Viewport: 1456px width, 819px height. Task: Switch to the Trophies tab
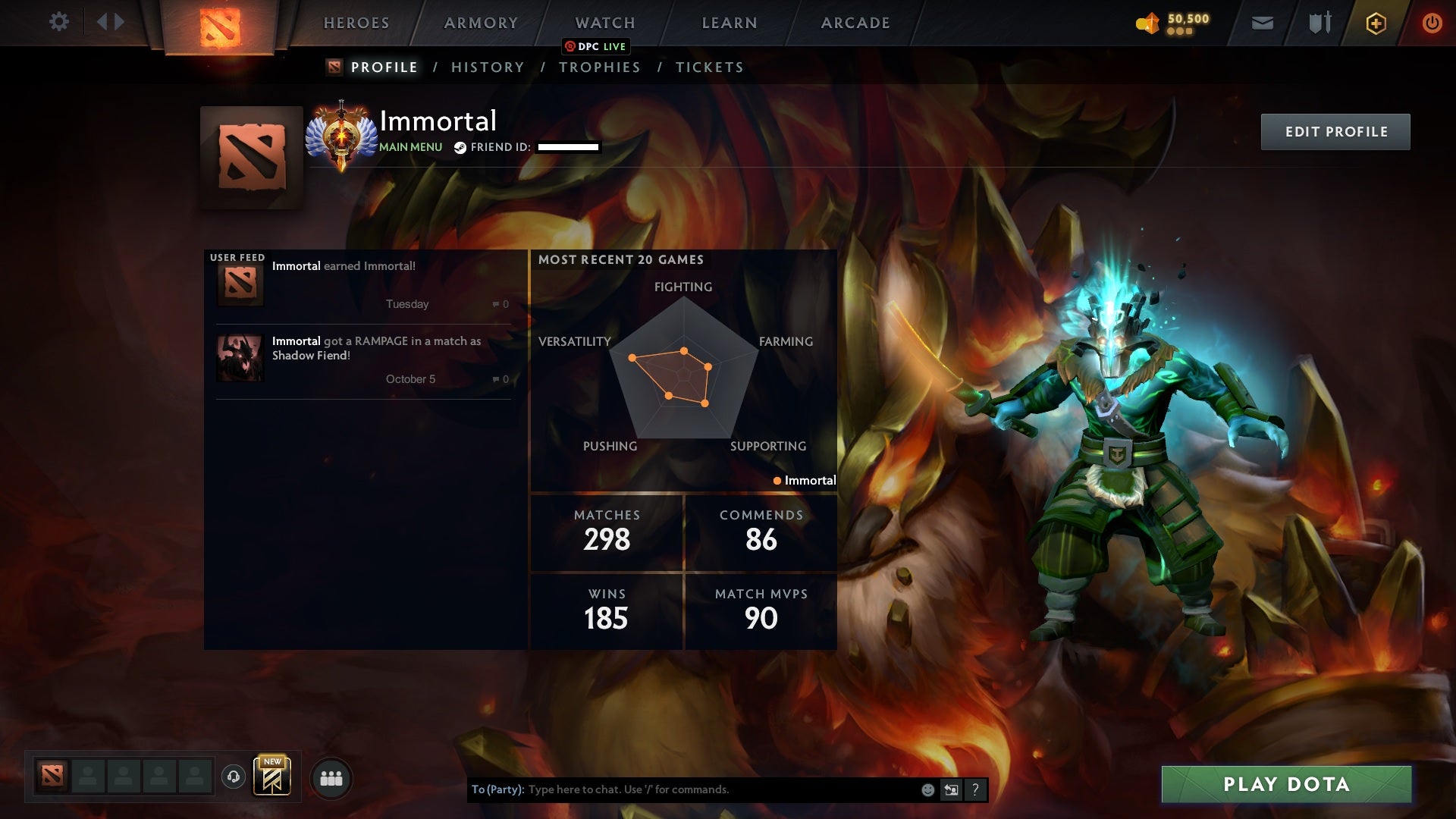point(599,67)
